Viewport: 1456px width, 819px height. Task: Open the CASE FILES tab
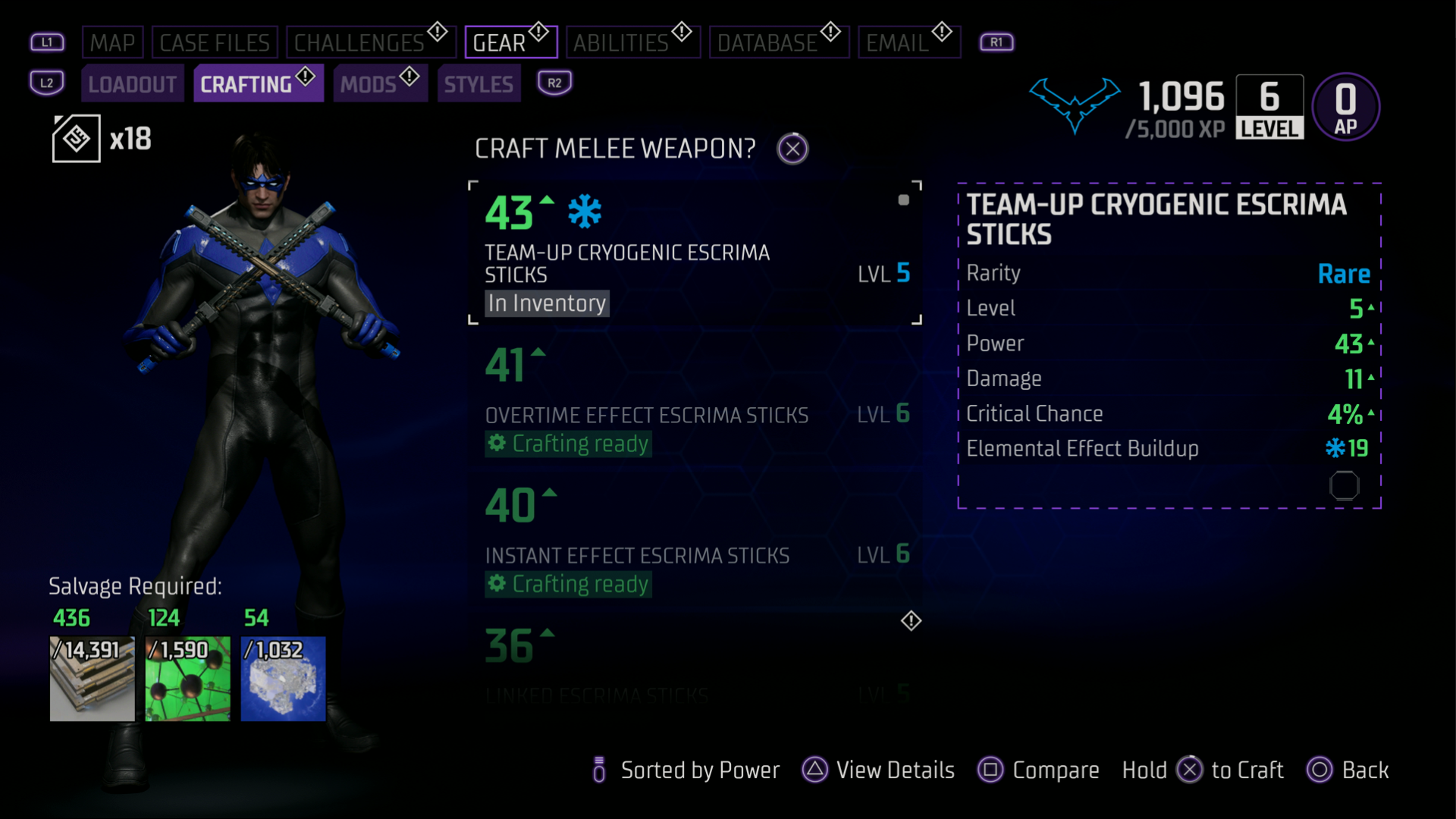[x=215, y=42]
